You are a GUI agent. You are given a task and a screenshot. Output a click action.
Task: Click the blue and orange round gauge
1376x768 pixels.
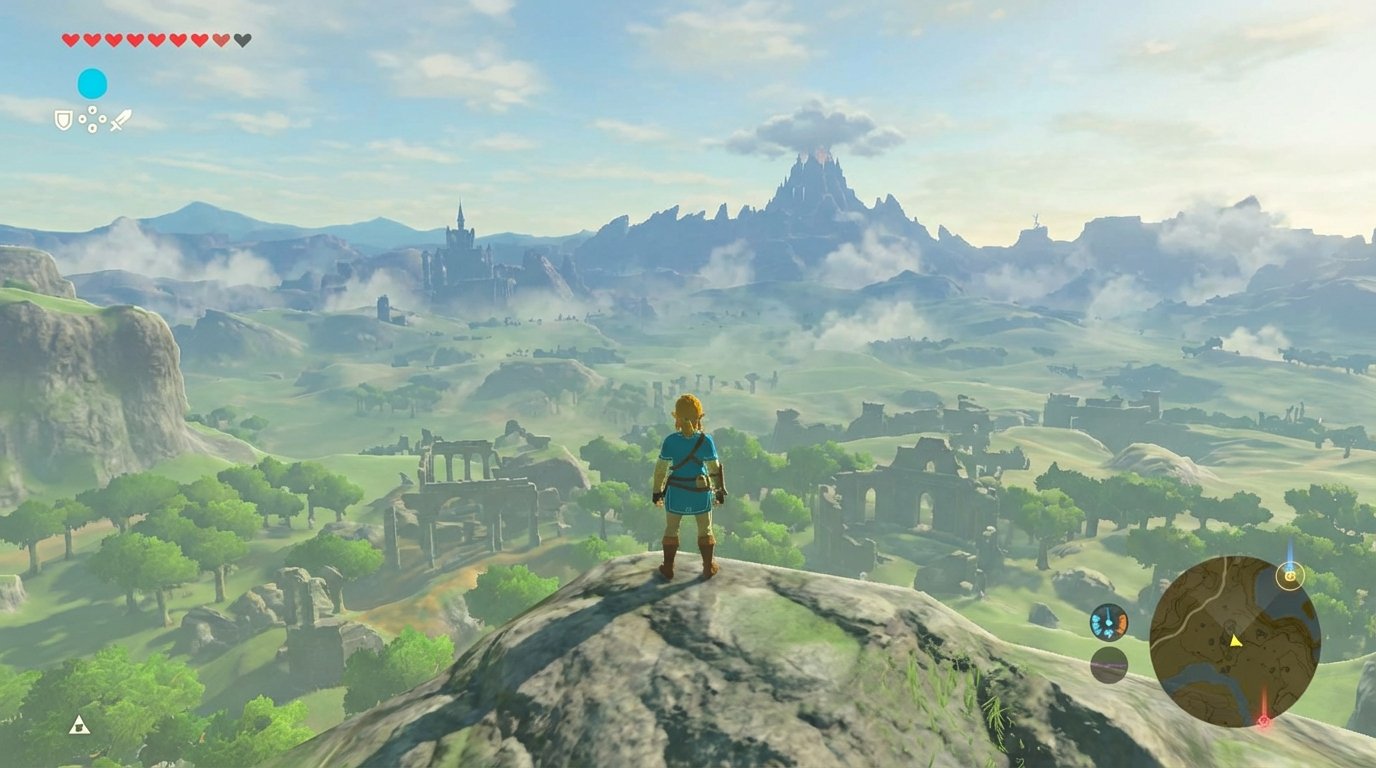coord(1109,622)
